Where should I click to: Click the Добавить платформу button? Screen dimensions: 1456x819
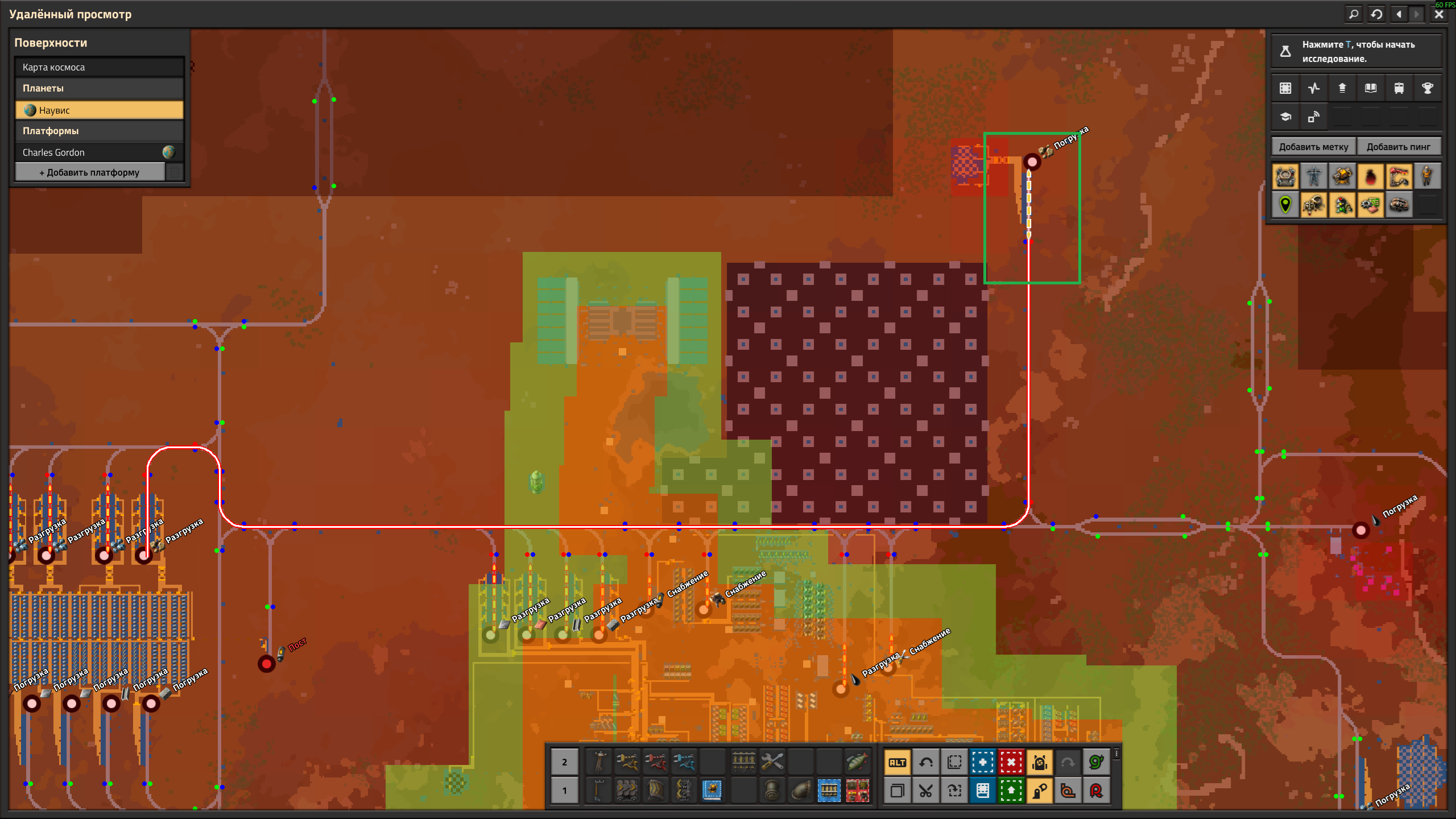pos(89,171)
